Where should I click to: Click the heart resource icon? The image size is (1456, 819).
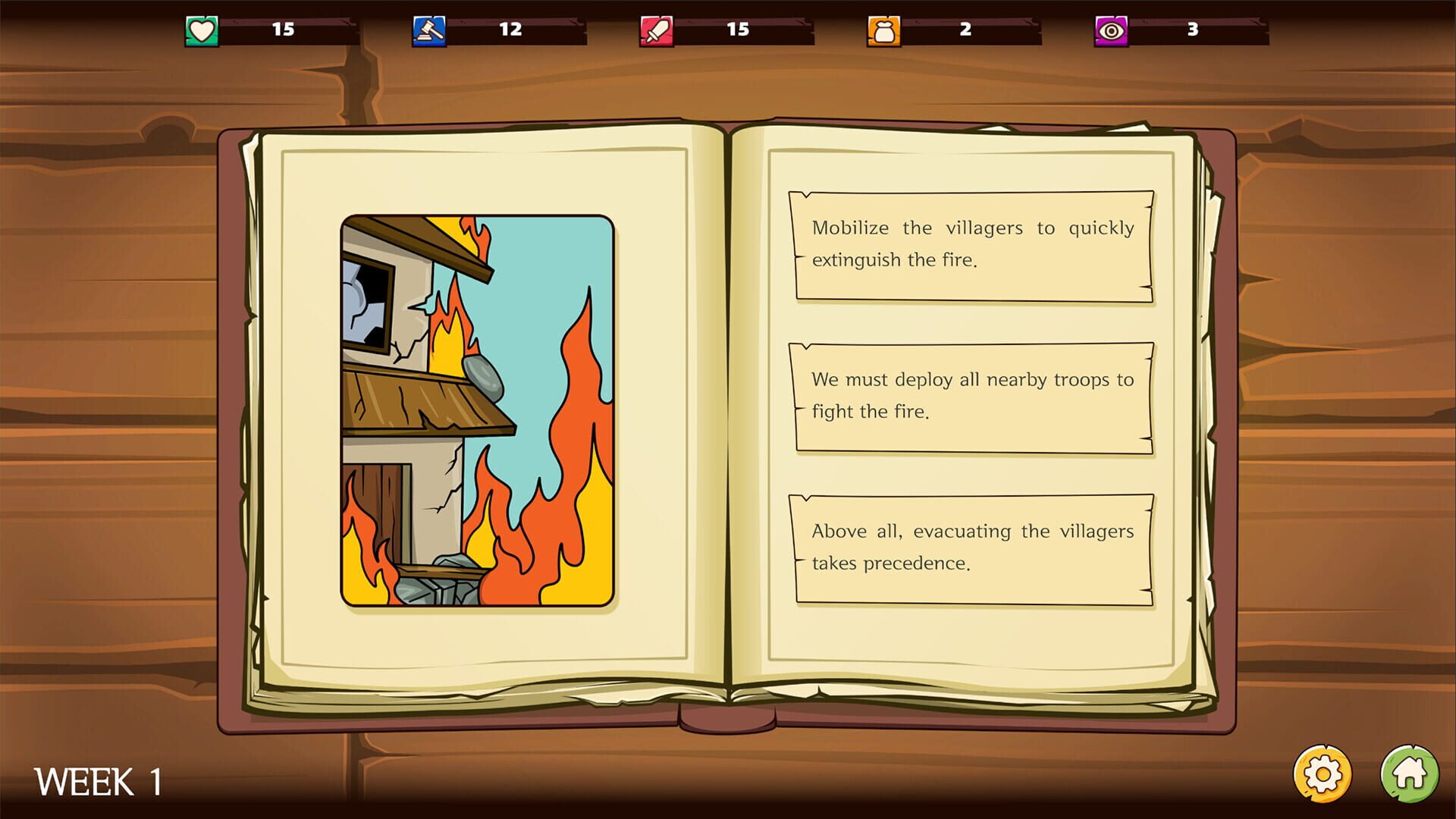199,29
